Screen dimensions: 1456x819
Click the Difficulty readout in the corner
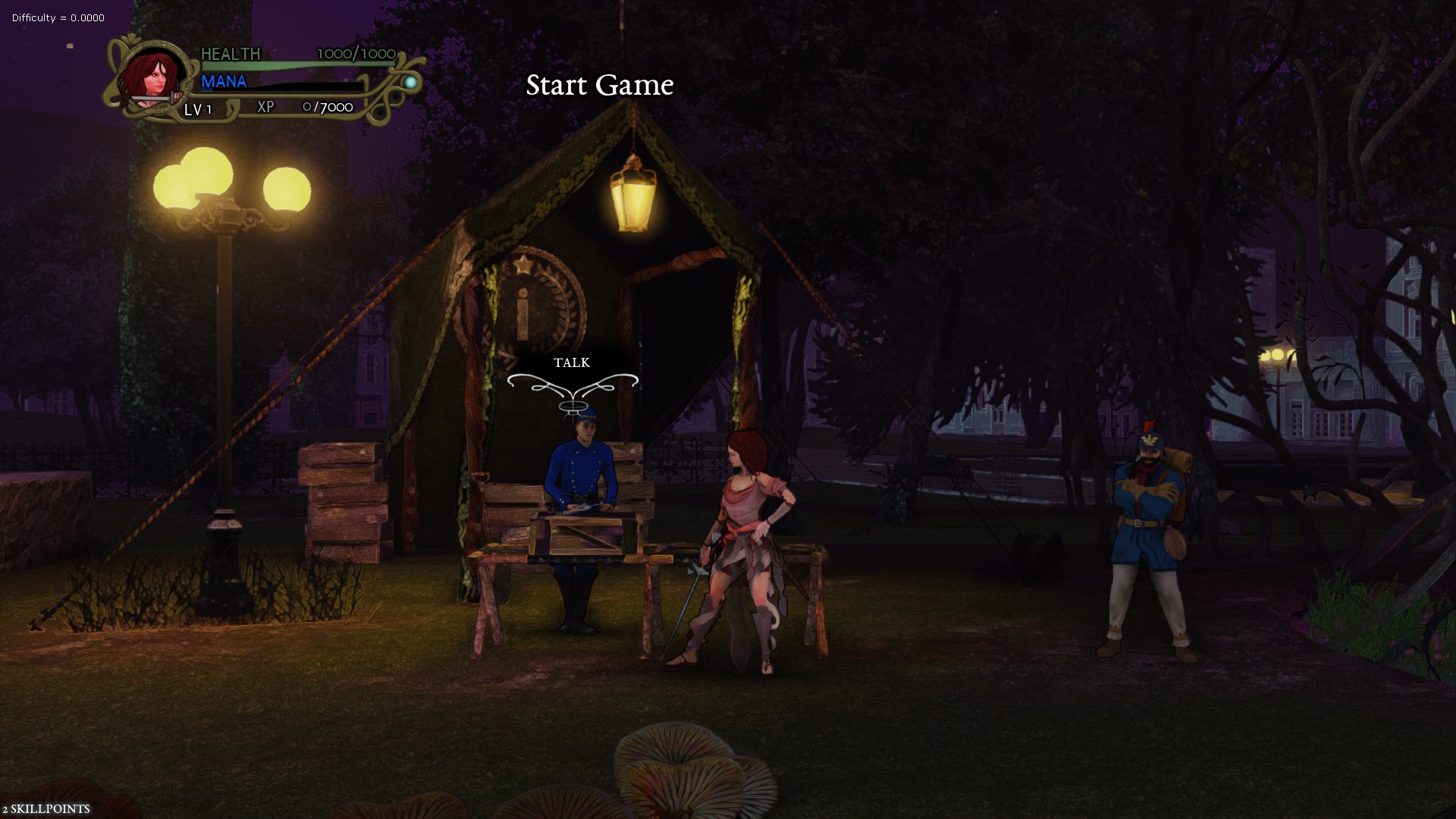click(57, 17)
